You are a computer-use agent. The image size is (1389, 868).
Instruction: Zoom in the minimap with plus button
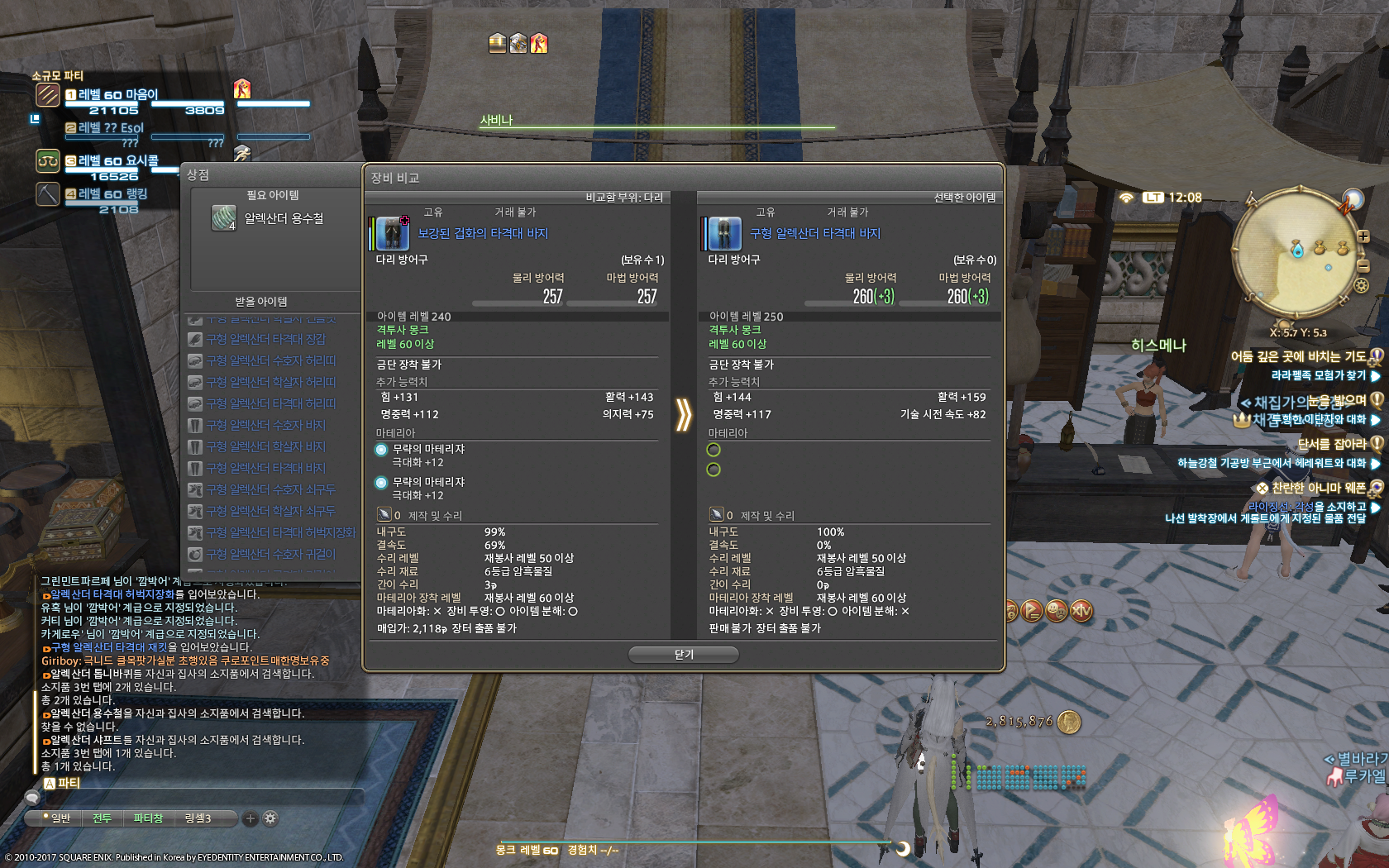pos(1363,236)
